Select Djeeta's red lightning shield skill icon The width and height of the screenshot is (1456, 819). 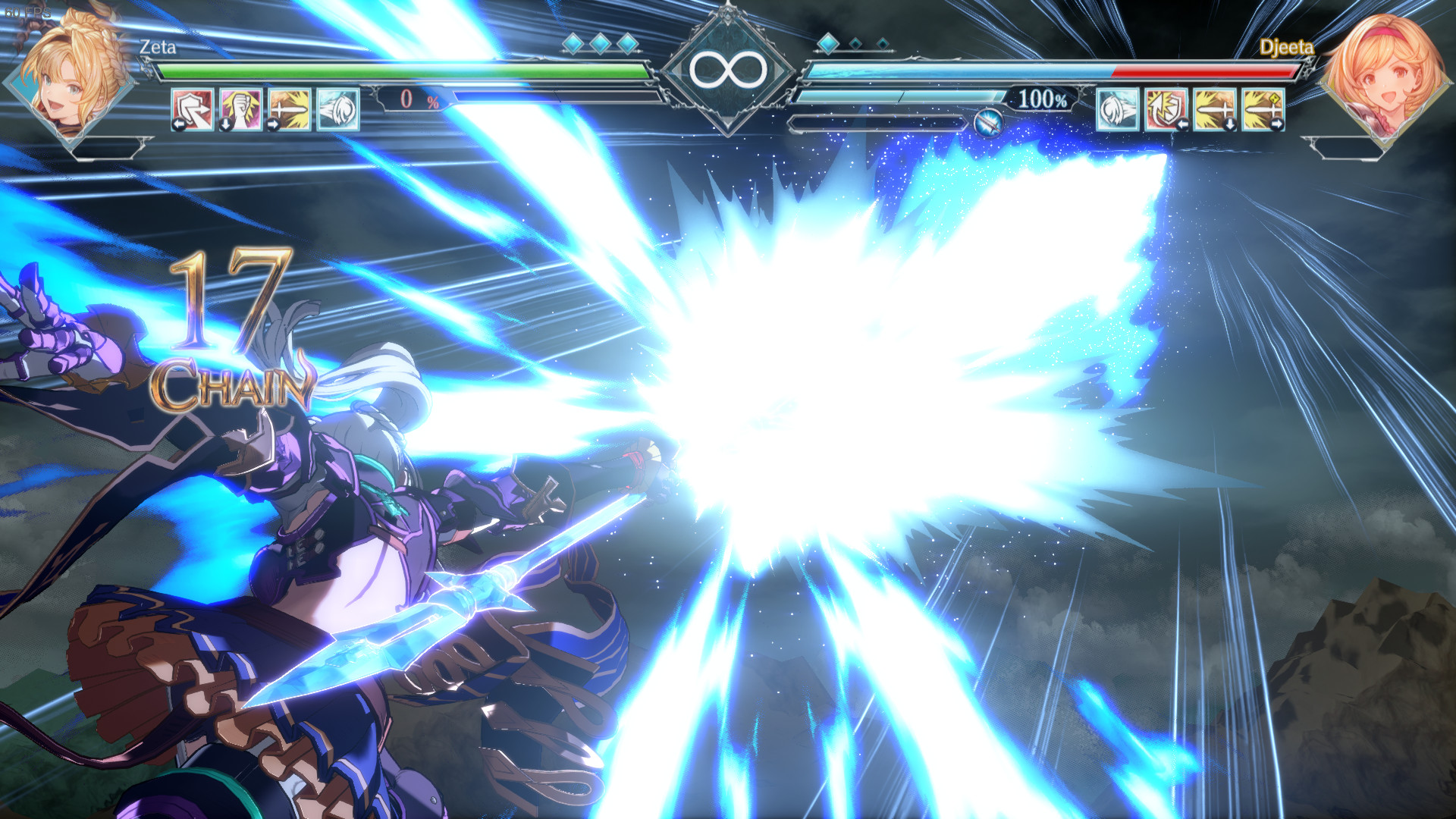point(1166,108)
